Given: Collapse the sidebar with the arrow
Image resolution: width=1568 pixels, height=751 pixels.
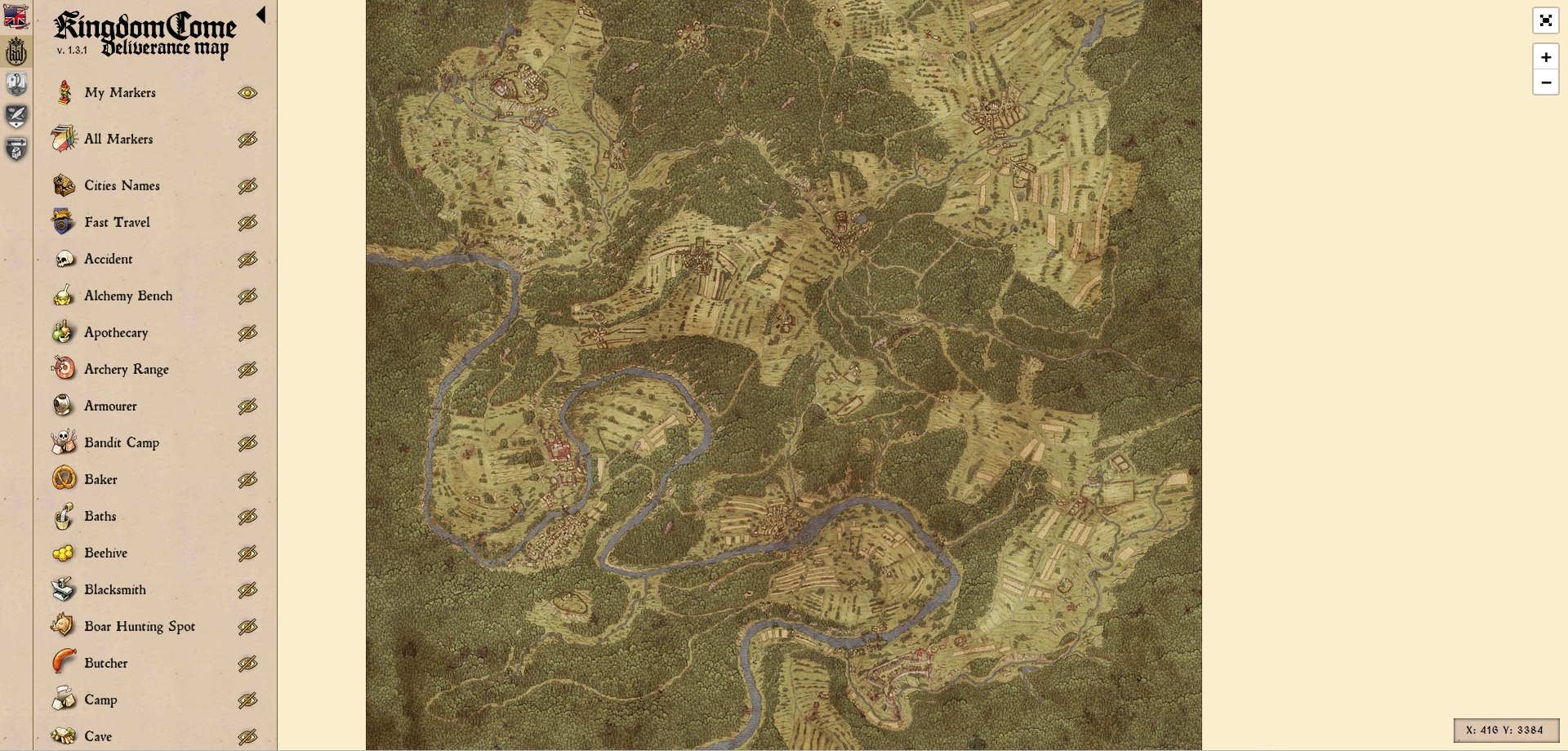Looking at the screenshot, I should pos(261,14).
